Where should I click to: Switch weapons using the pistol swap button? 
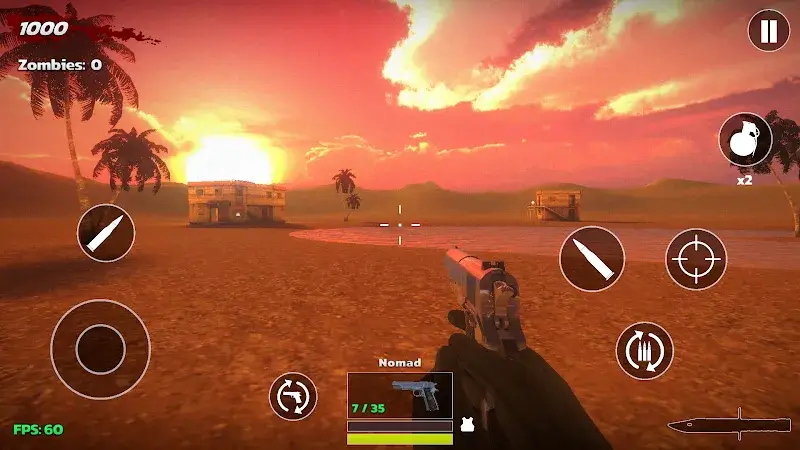pyautogui.click(x=293, y=397)
